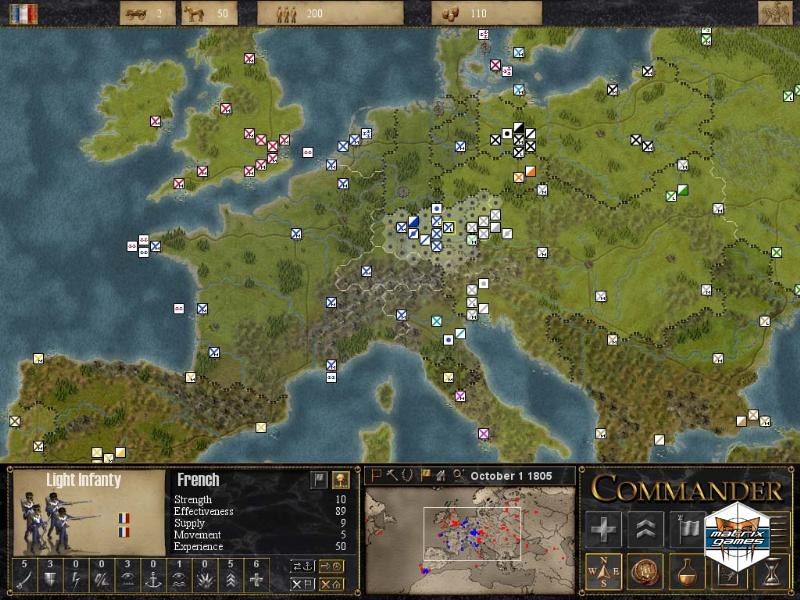Click the plus cross reinforce button
Viewport: 800px width, 600px height.
[605, 528]
